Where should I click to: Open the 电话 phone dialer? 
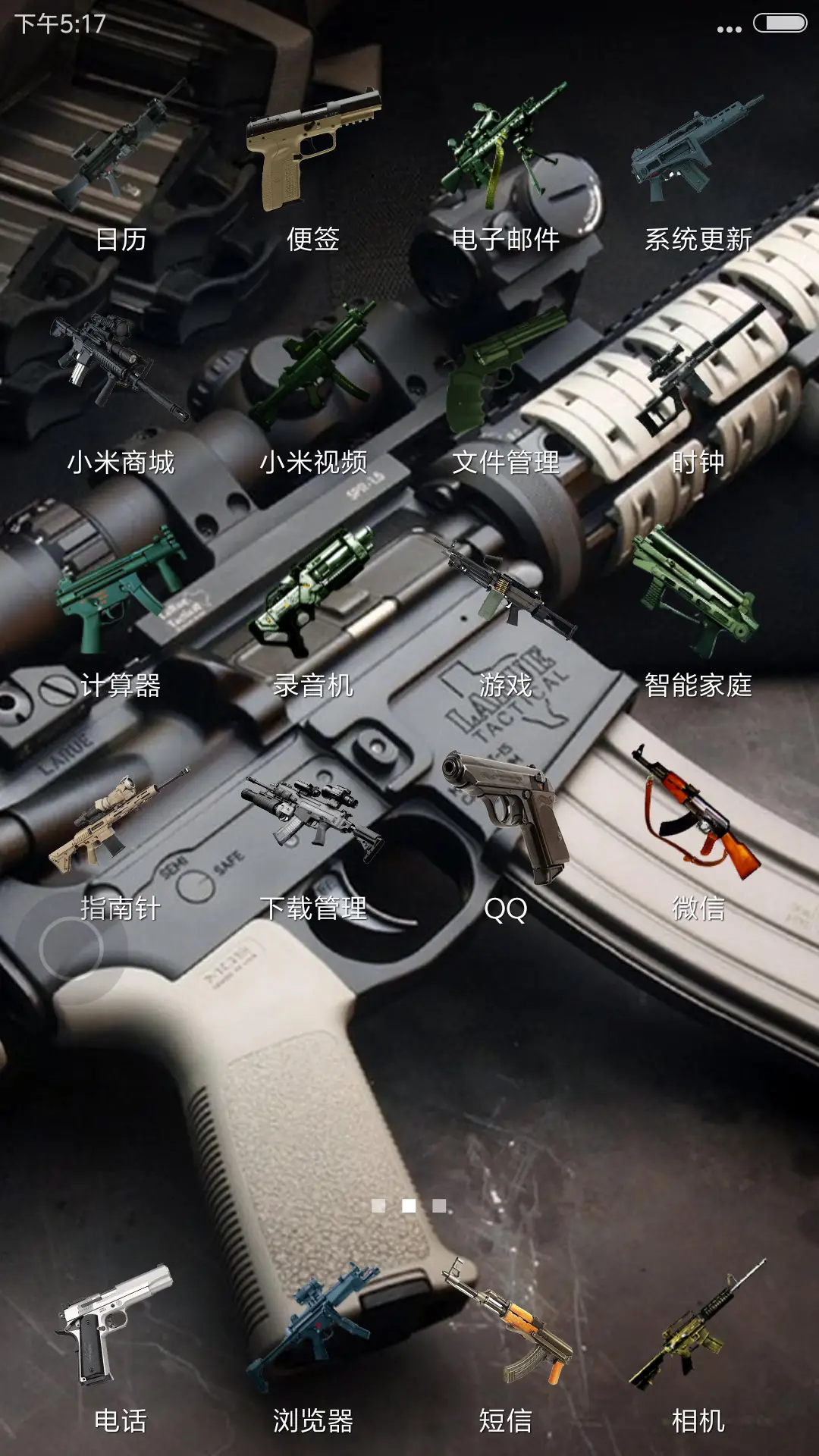coord(121,1327)
